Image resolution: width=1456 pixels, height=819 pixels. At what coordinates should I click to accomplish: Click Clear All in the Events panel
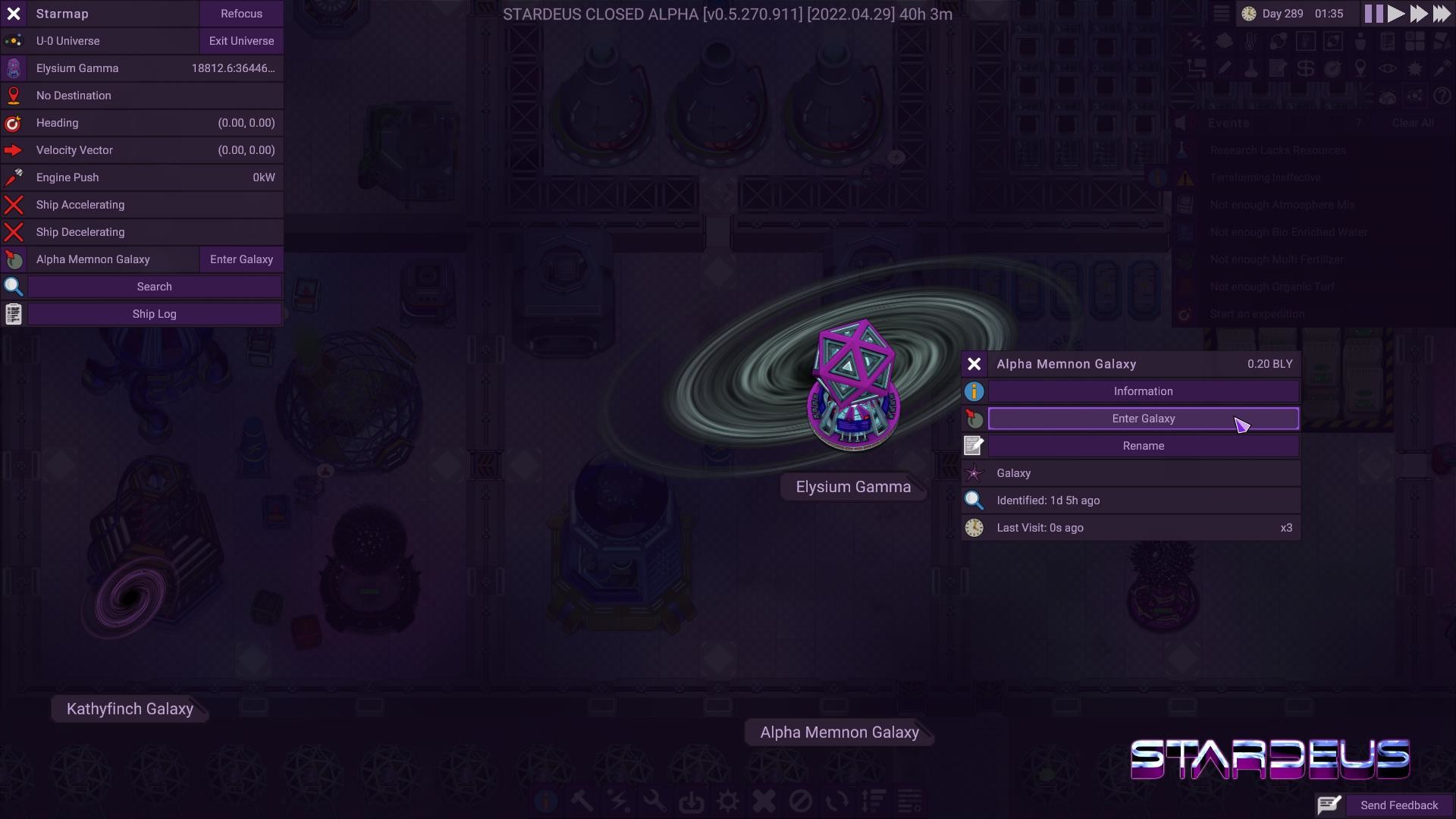coord(1414,122)
